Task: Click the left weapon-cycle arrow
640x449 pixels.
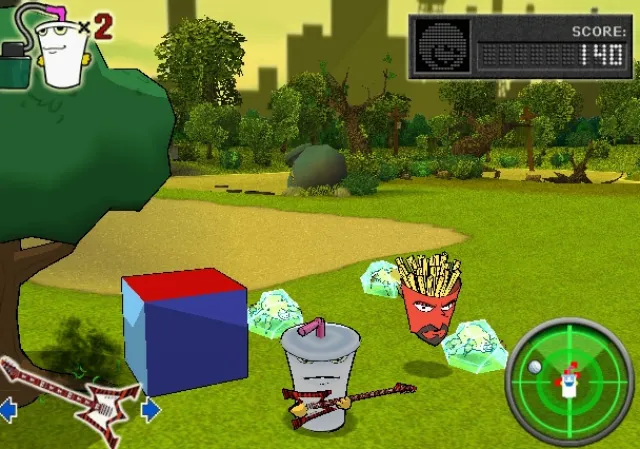Action: tap(7, 409)
